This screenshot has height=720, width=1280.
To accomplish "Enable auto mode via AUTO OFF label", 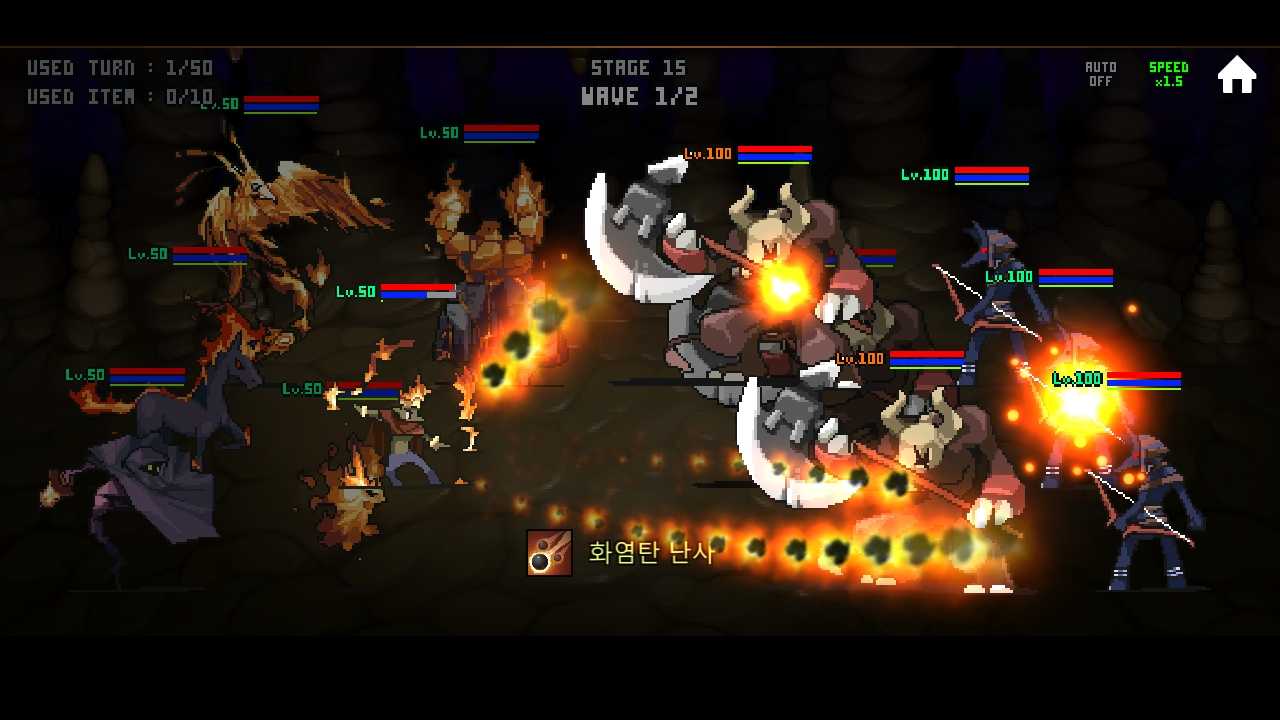I will tap(1100, 72).
